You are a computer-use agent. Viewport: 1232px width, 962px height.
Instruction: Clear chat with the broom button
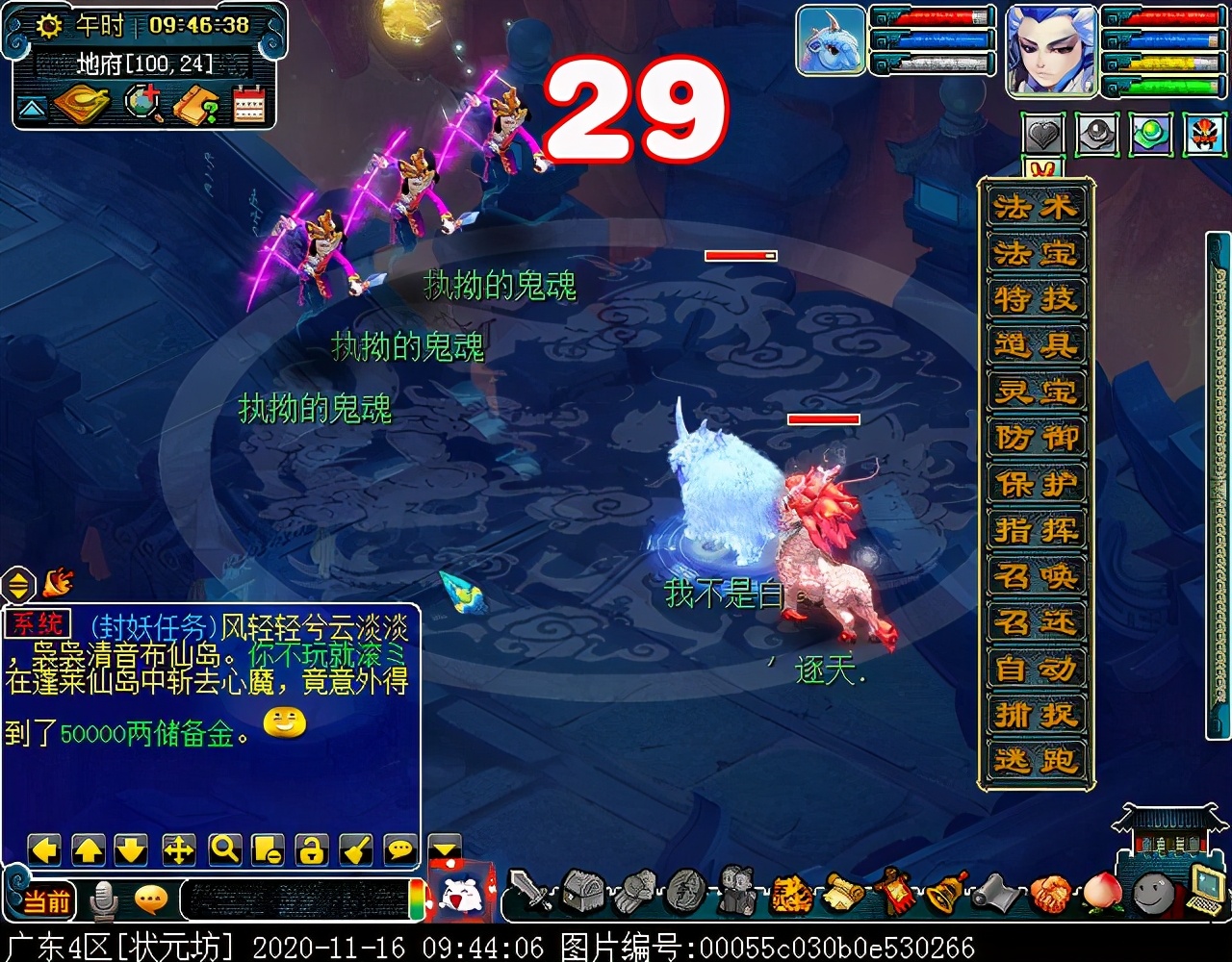[356, 849]
